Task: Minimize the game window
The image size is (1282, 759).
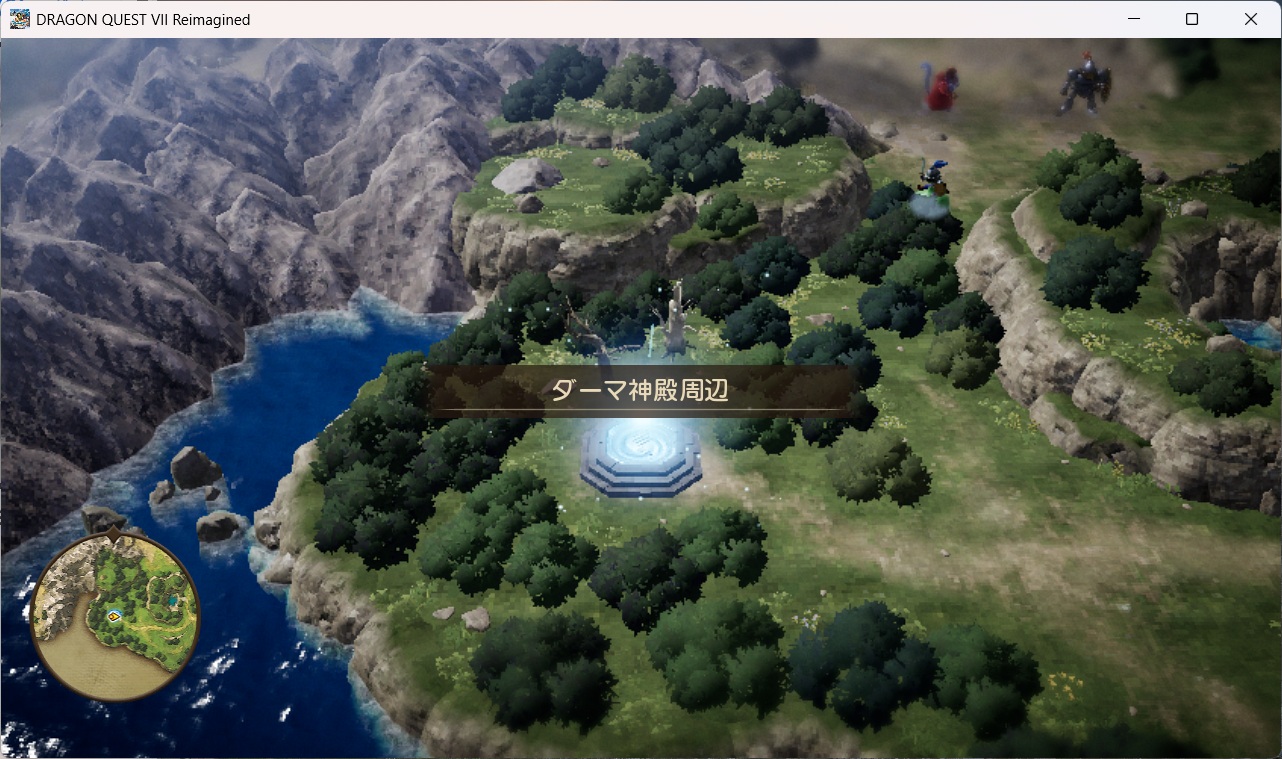Action: pyautogui.click(x=1133, y=19)
